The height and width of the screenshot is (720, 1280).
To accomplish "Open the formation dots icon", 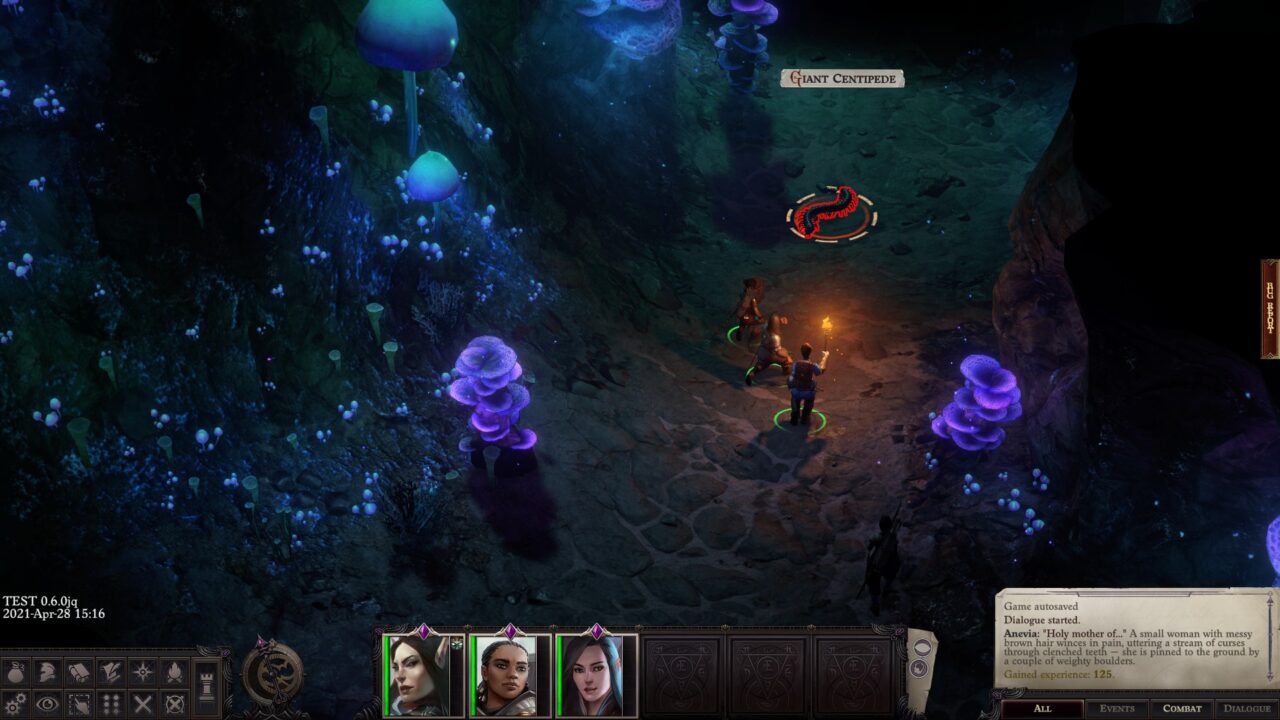I will coord(111,704).
